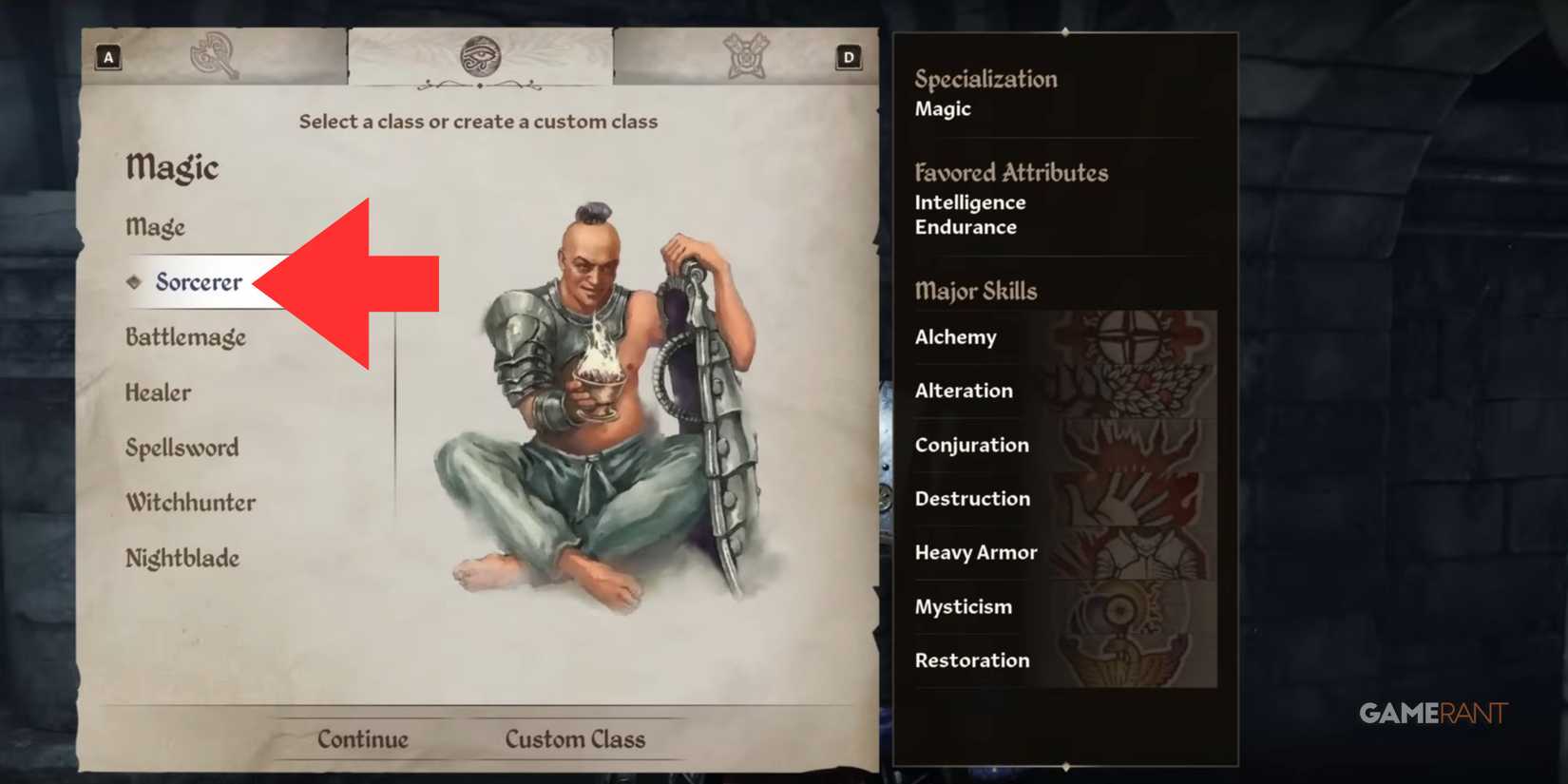Viewport: 1568px width, 784px height.
Task: Choose the Witchhunter class
Action: [x=190, y=503]
